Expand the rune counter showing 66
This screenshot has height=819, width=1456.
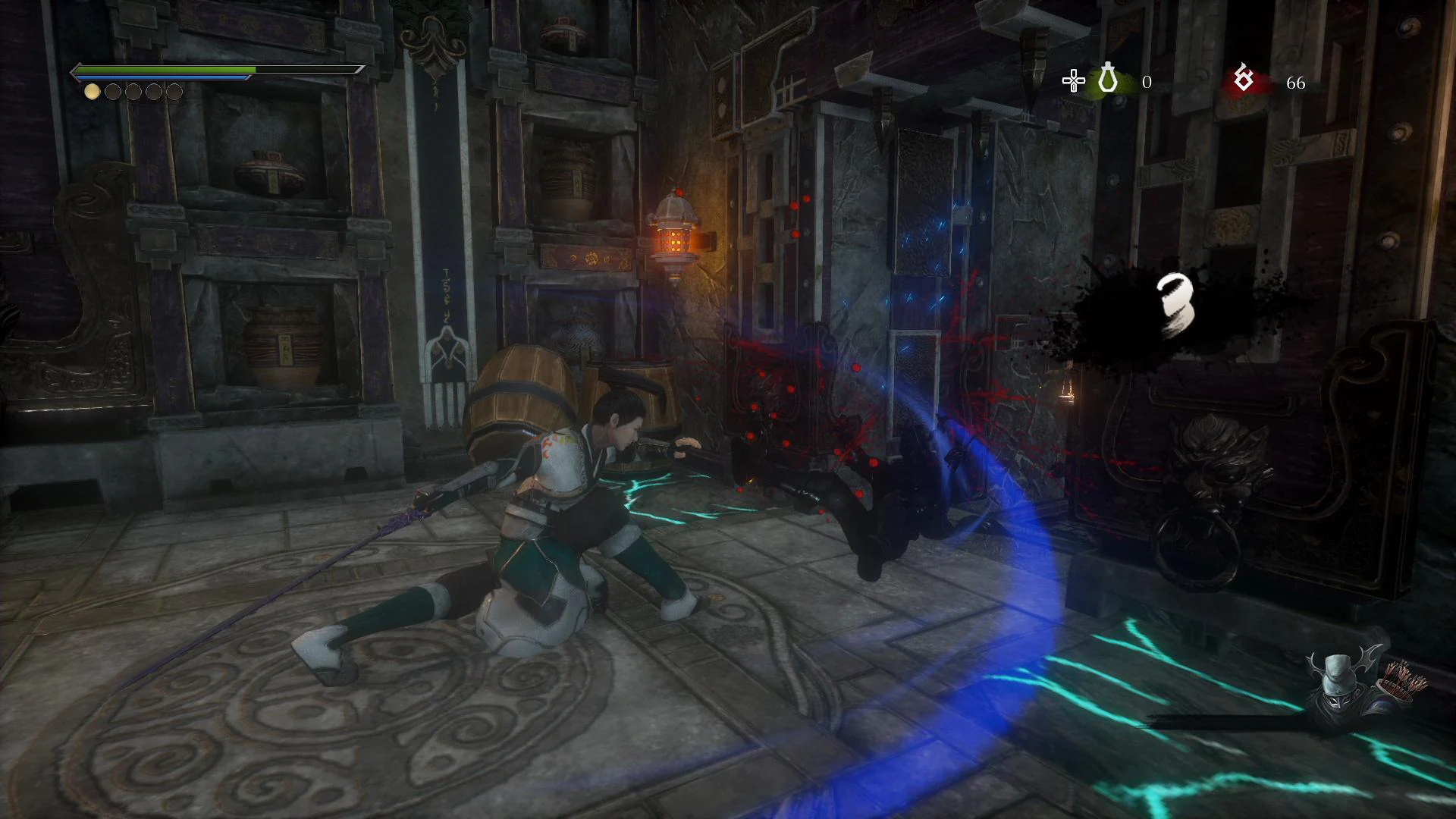(1296, 81)
